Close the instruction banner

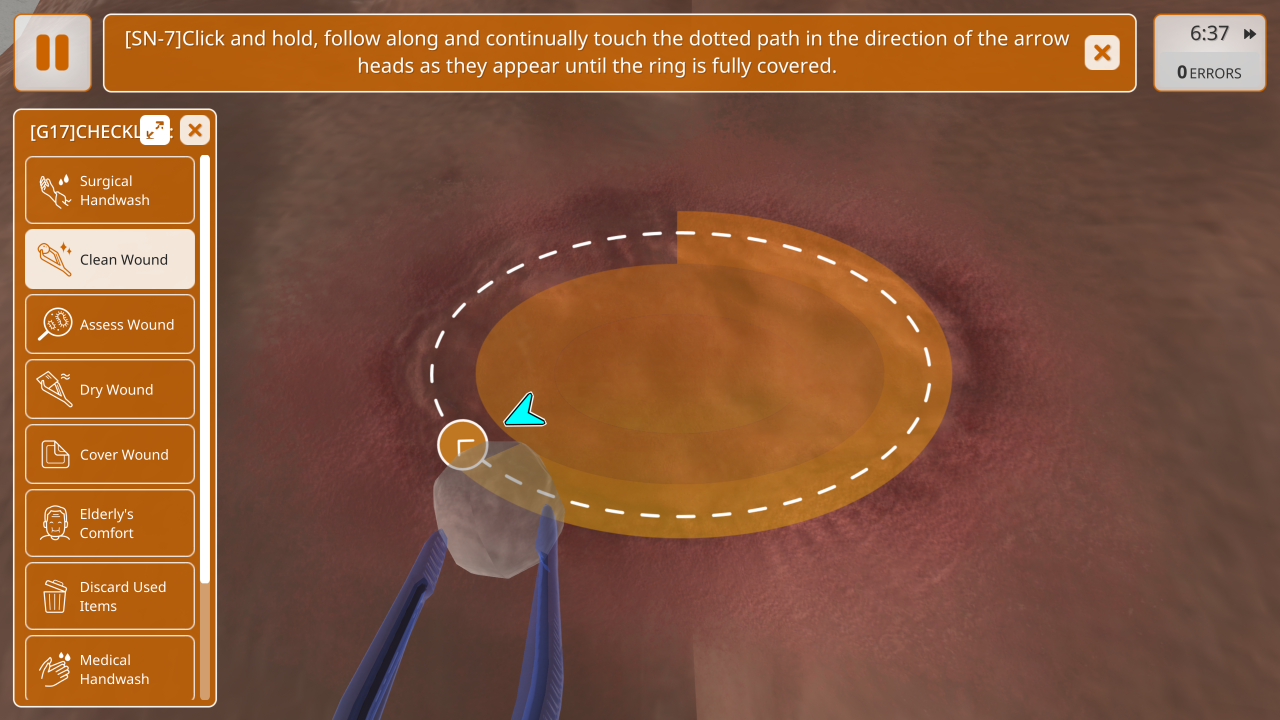pos(1101,53)
